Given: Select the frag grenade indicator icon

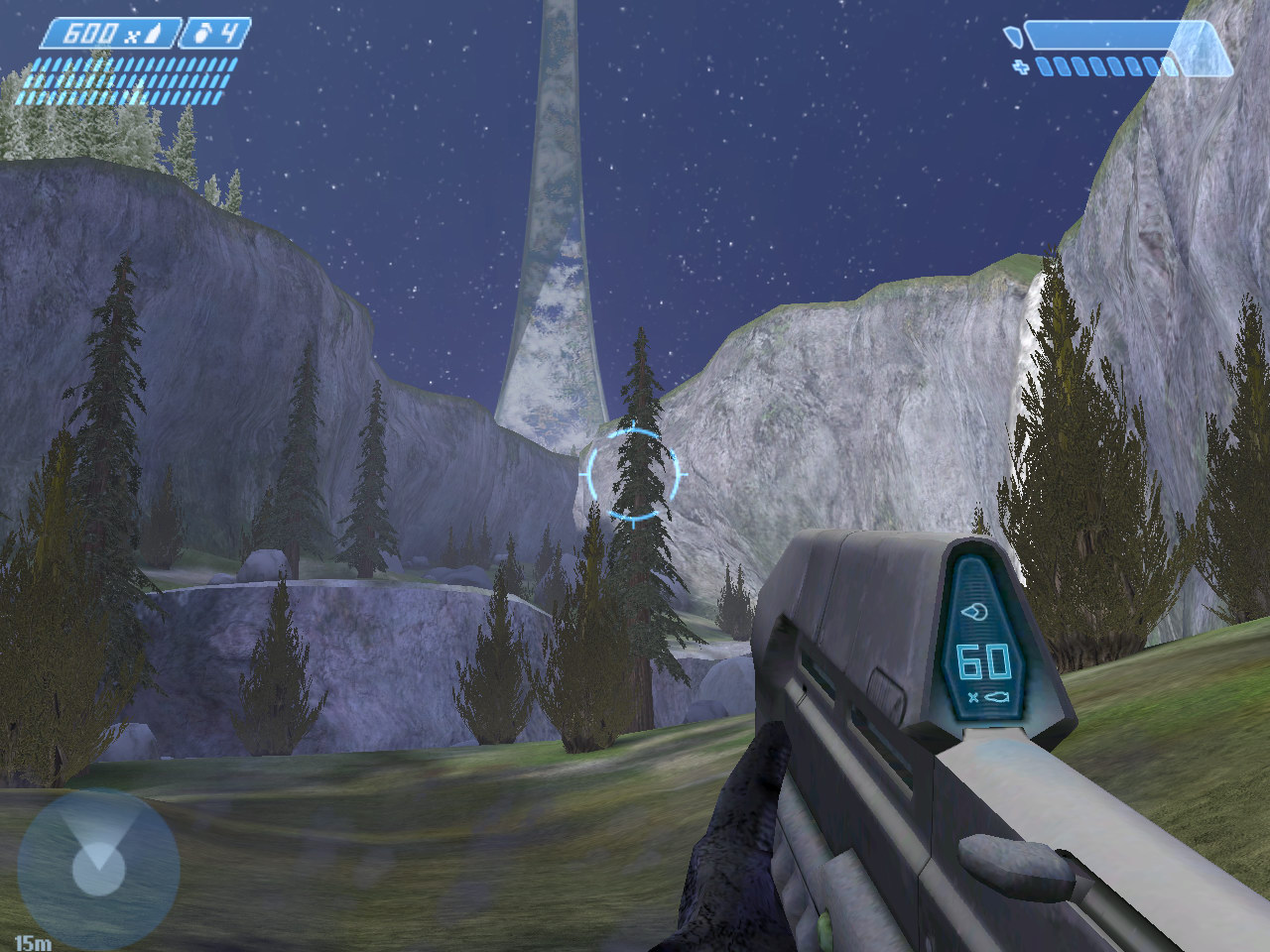Looking at the screenshot, I should [201, 35].
